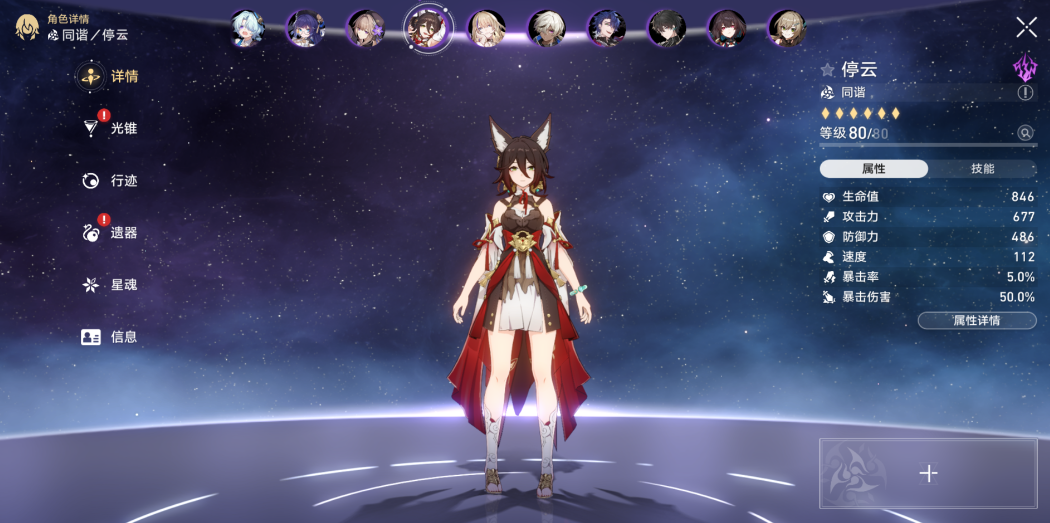Select the white-haired dark-skinned character portrait
The width and height of the screenshot is (1050, 523).
[546, 28]
